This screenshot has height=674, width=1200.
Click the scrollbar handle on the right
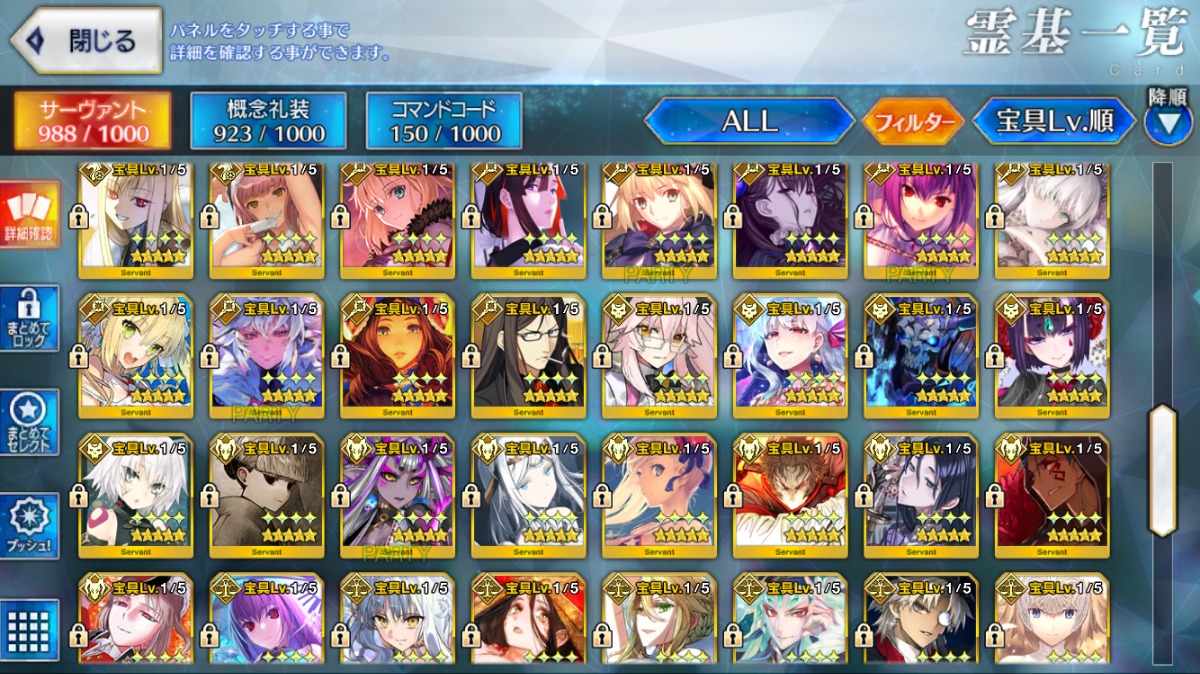[1162, 470]
